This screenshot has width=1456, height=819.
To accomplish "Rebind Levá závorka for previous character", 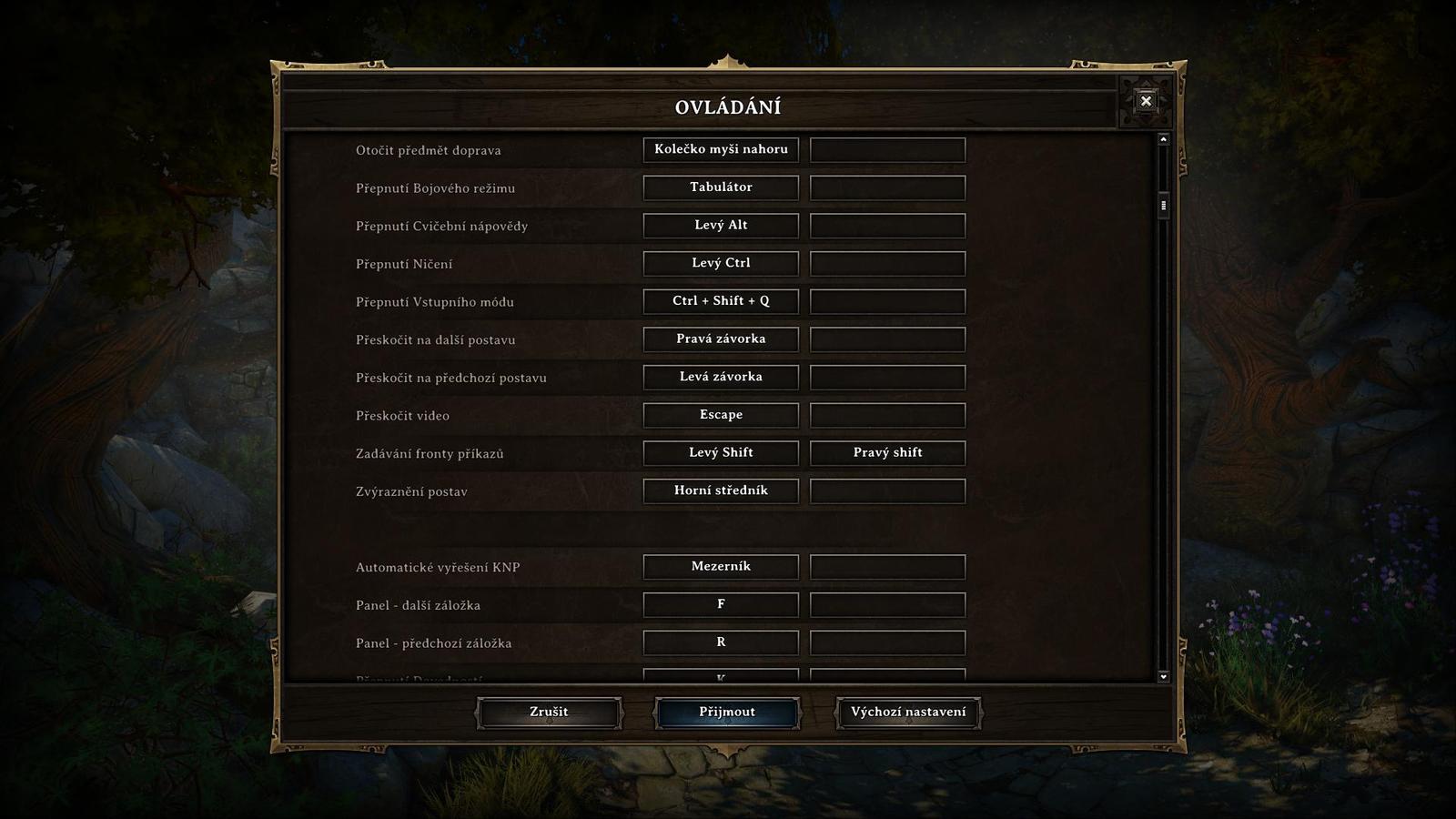I will (721, 377).
